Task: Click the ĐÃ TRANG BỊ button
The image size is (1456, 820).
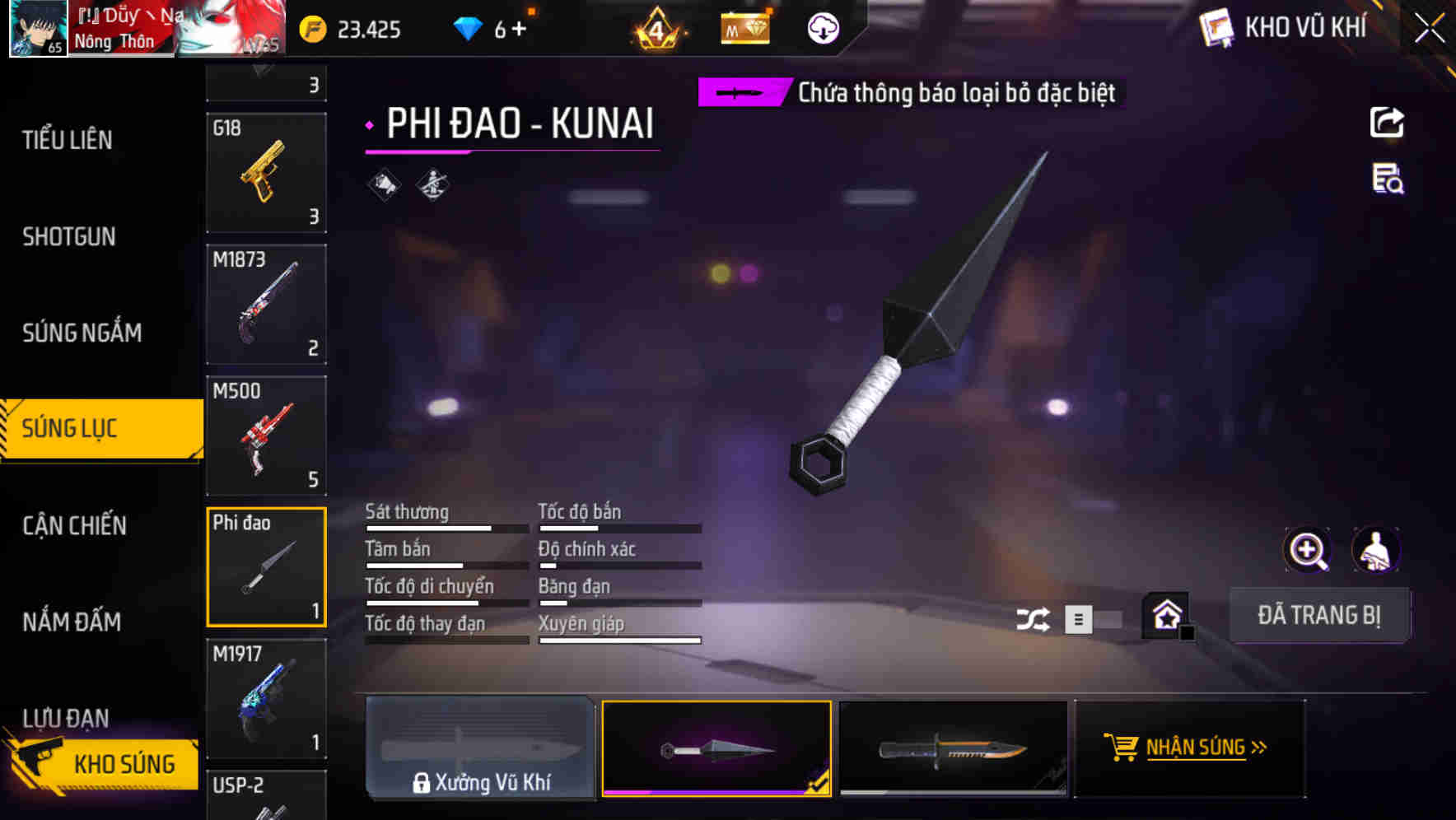Action: click(x=1319, y=615)
